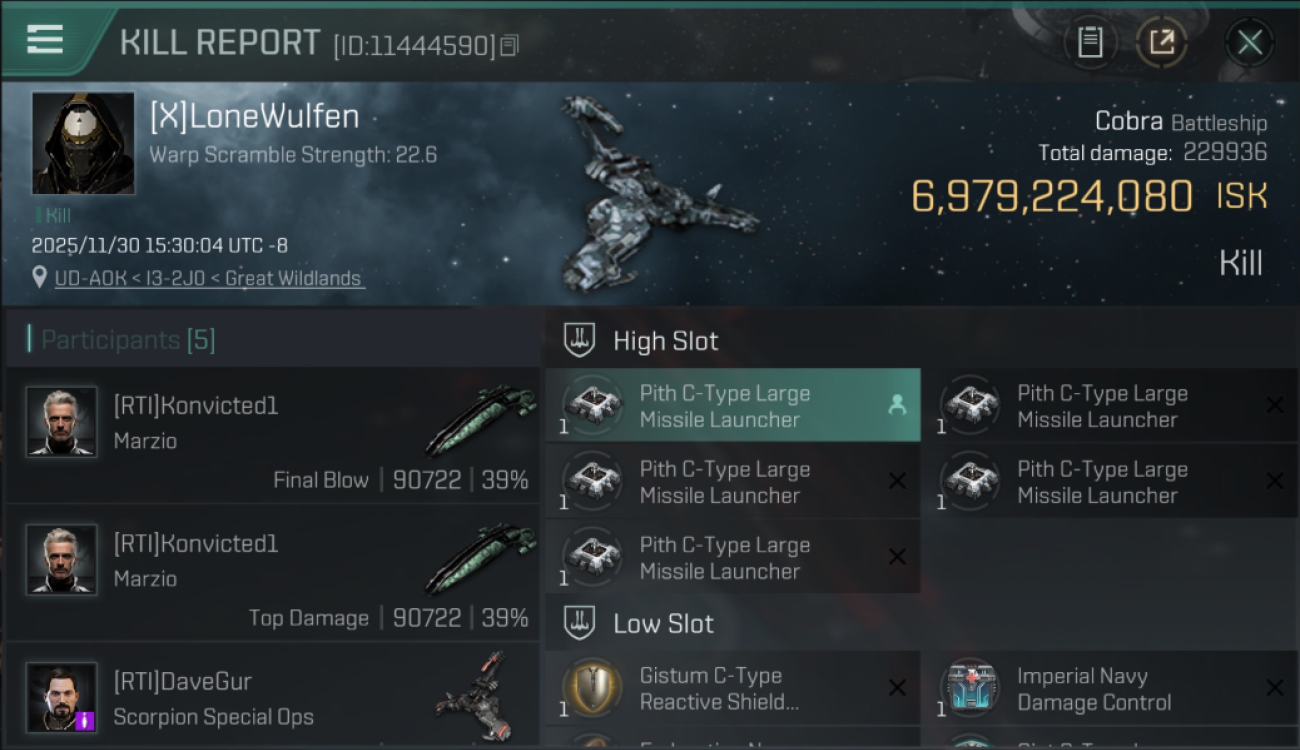Share the kill report via share icon
1300x750 pixels.
coord(1162,42)
